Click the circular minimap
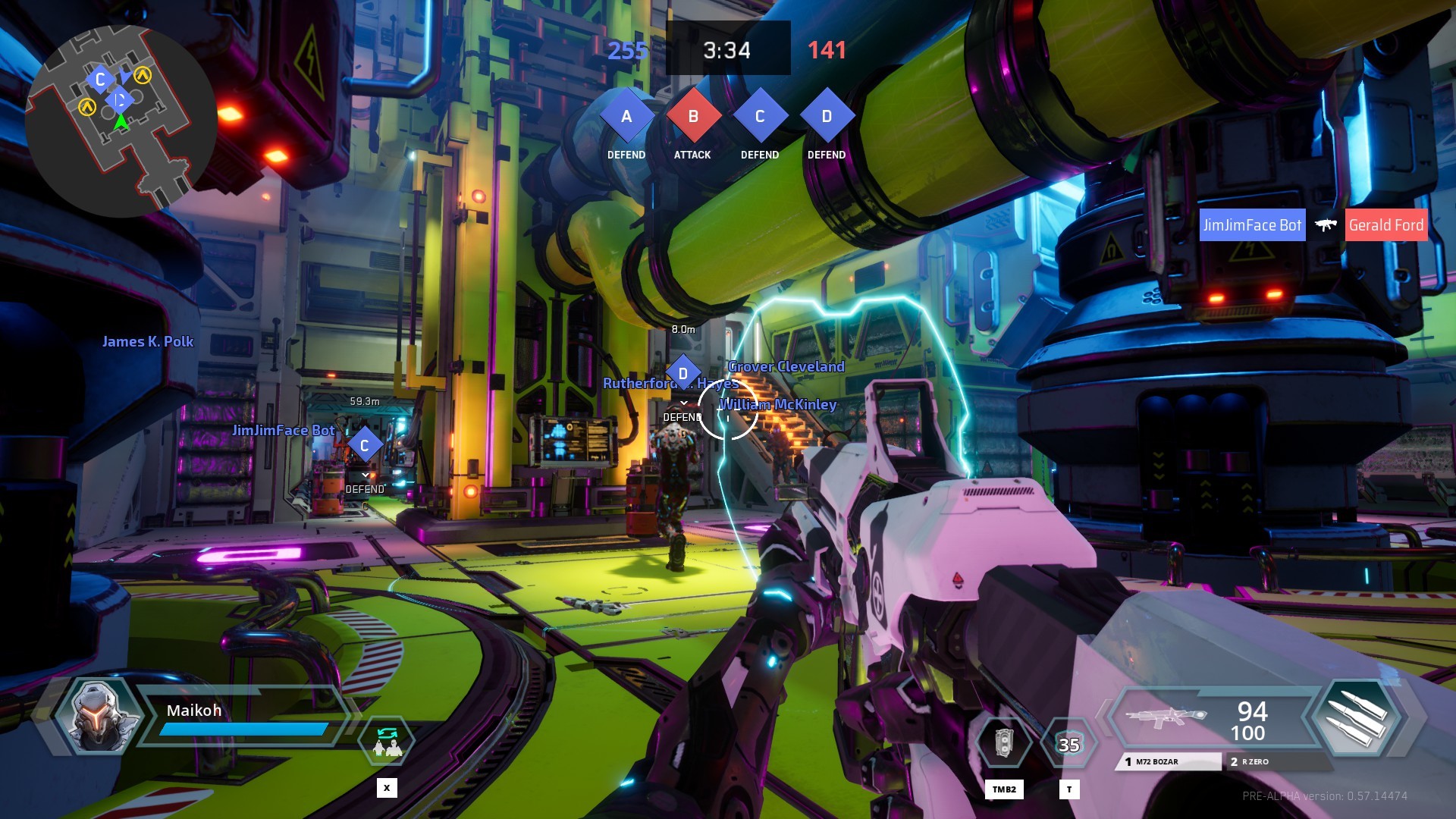This screenshot has width=1456, height=819. pos(121,121)
